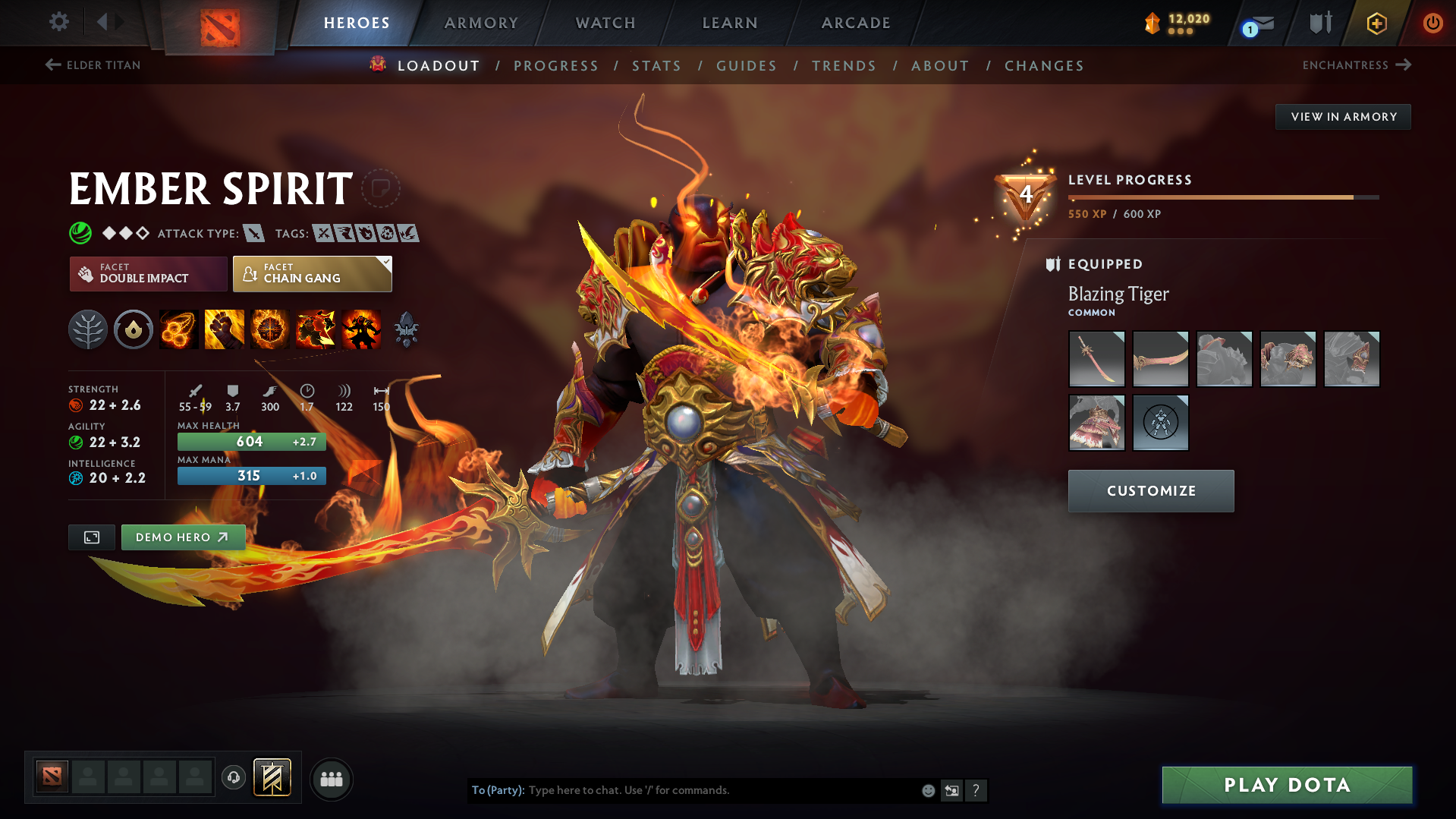
Task: Click the Aghanim's Scepter upgrade icon
Action: [406, 329]
